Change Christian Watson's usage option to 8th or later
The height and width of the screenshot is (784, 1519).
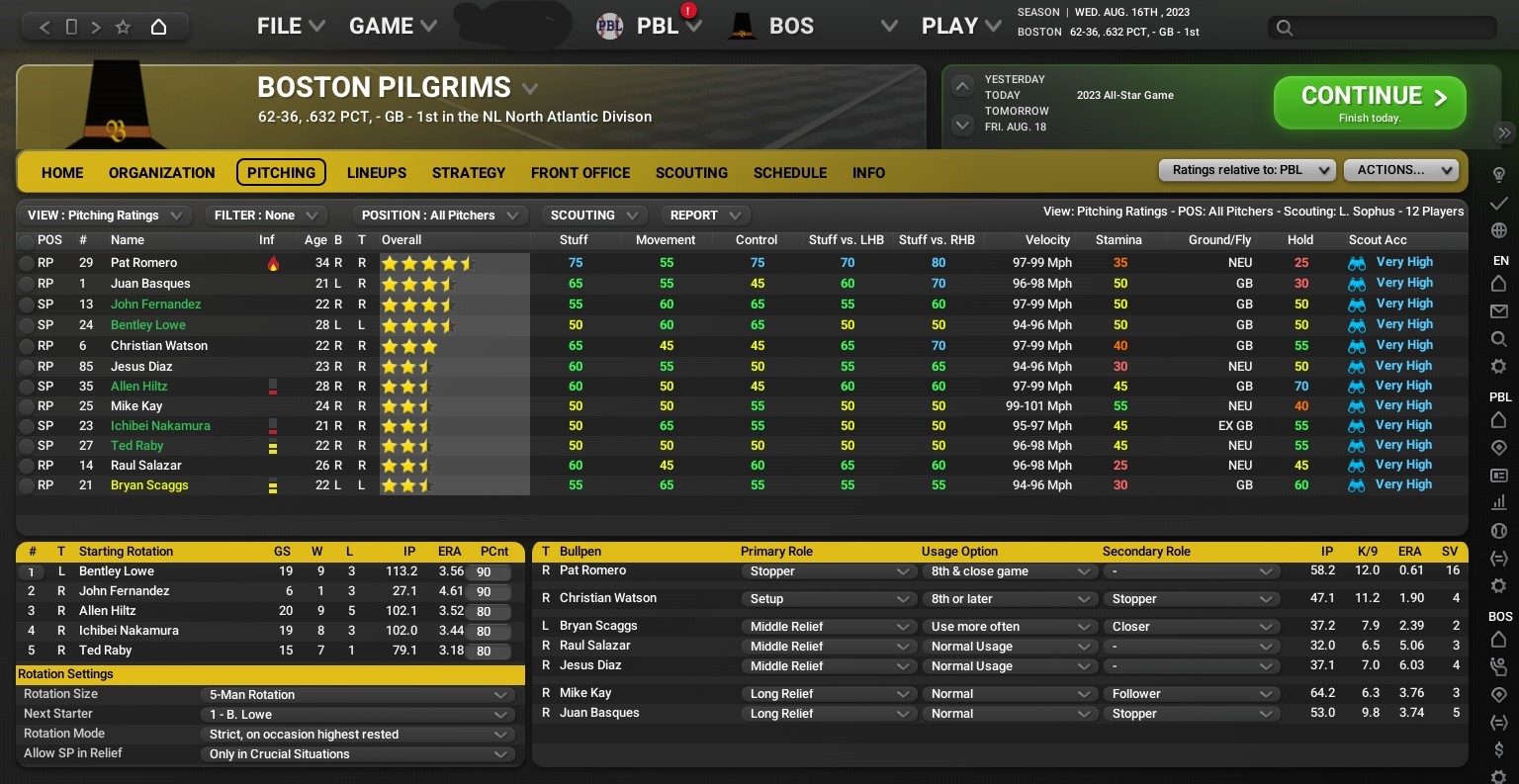(1010, 598)
